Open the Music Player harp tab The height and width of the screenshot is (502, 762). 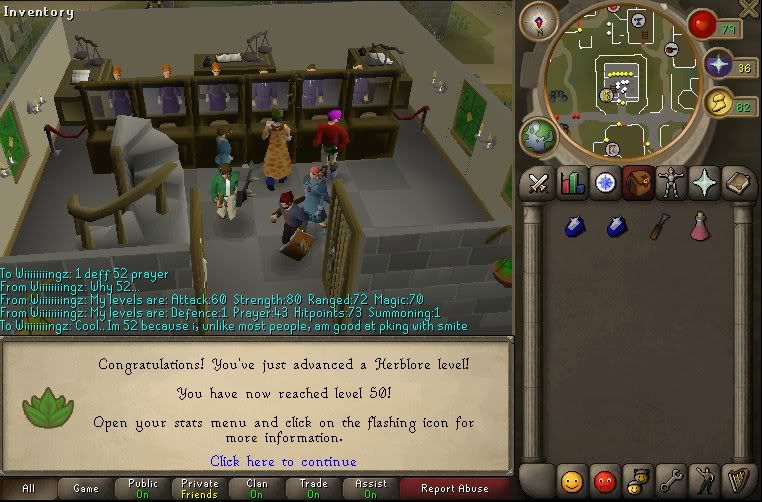coord(738,481)
